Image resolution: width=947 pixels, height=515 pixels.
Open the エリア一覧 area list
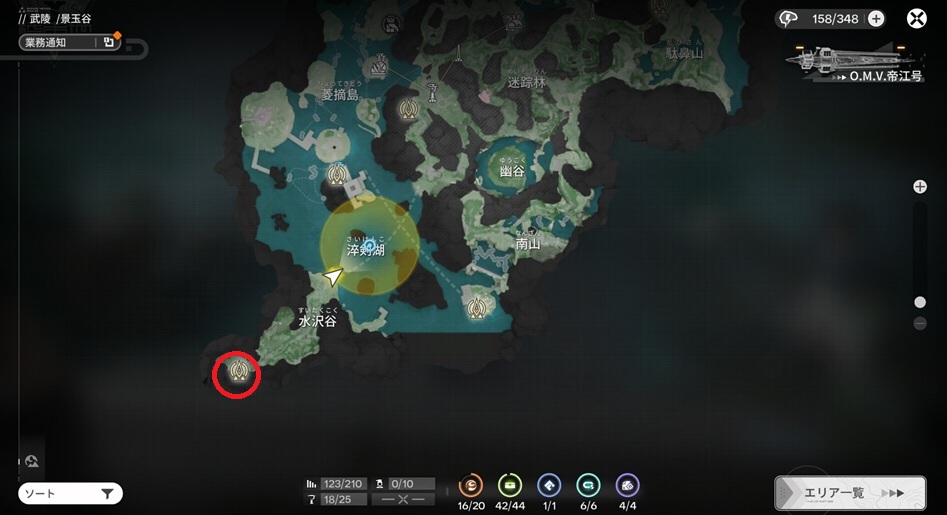click(x=849, y=492)
